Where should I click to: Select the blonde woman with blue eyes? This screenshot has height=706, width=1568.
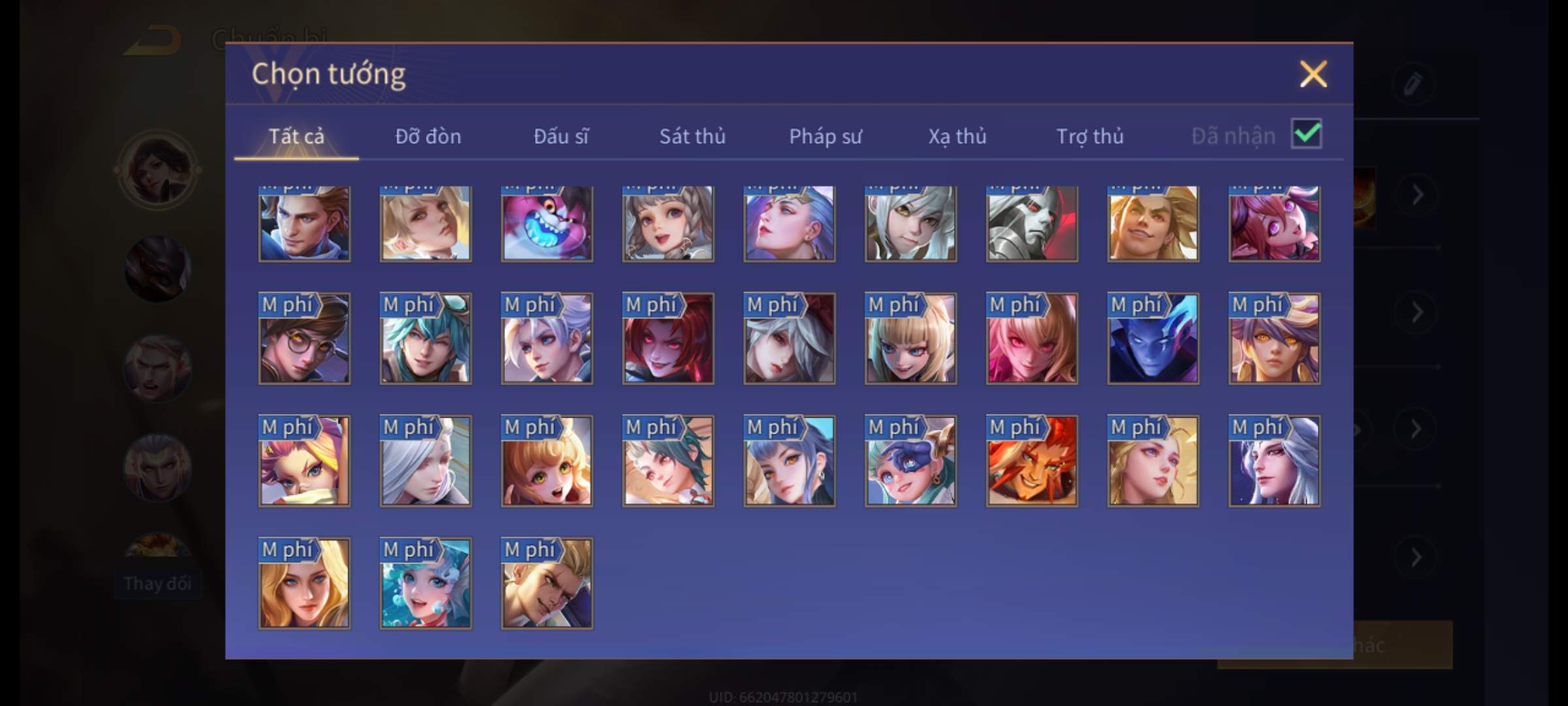[x=304, y=583]
